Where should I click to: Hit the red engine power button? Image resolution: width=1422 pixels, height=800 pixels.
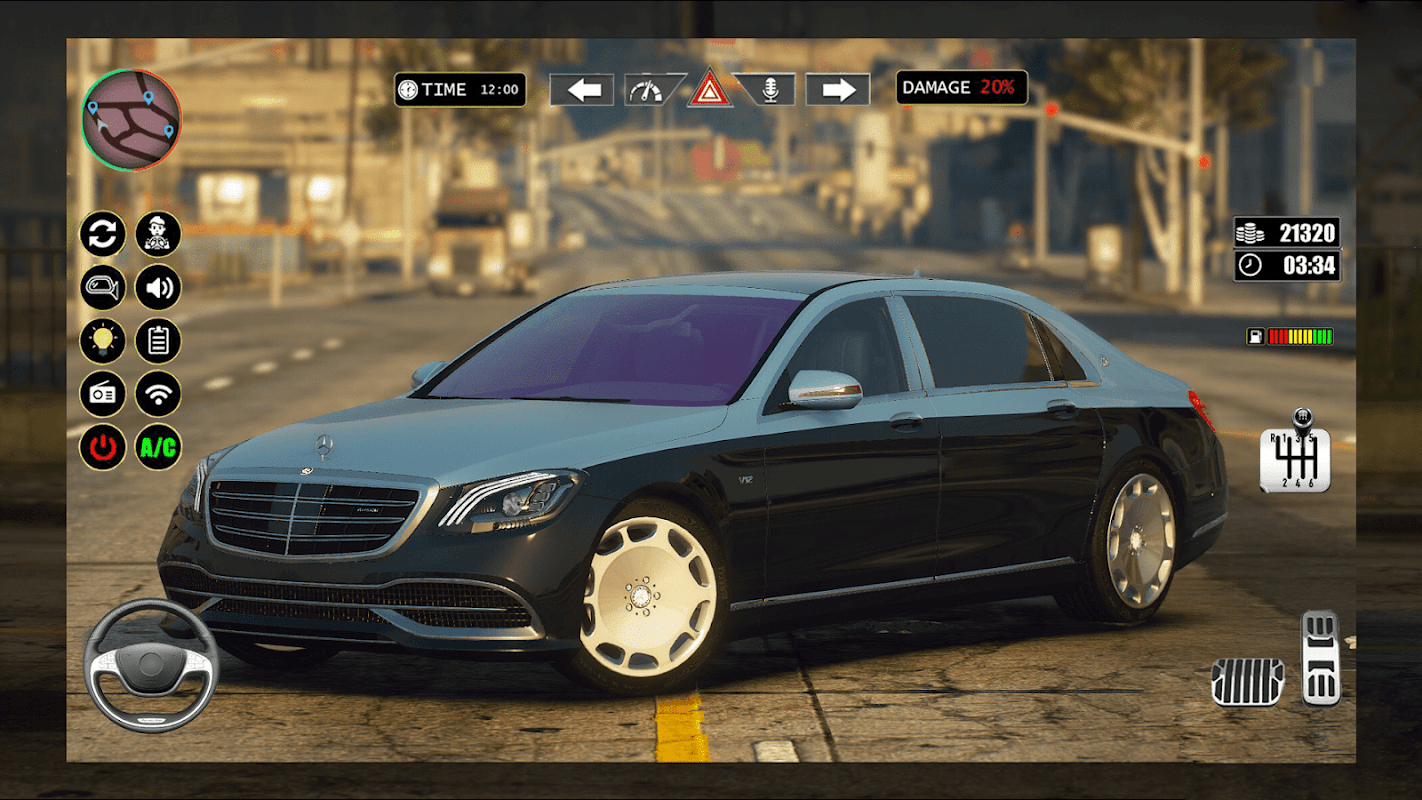(103, 447)
